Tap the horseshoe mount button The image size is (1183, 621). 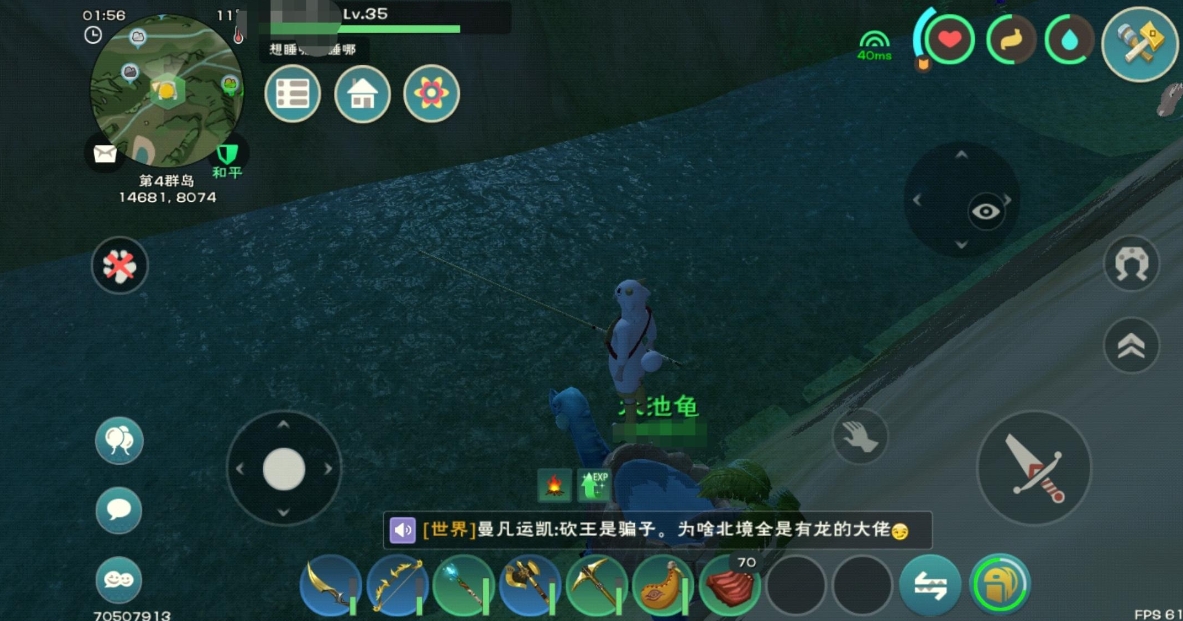point(1131,264)
